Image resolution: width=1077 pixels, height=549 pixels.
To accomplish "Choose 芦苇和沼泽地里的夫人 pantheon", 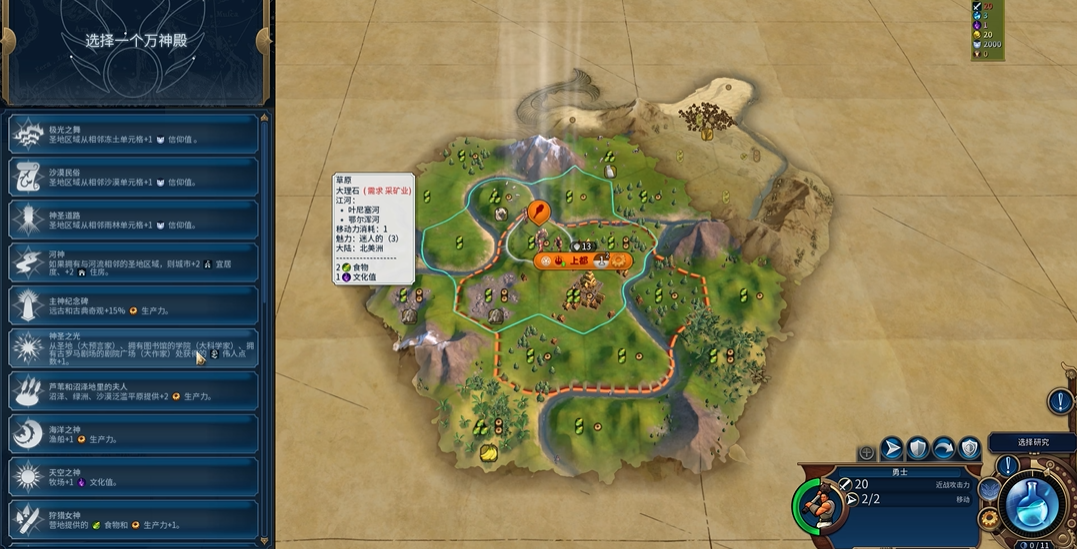I will pyautogui.click(x=133, y=391).
